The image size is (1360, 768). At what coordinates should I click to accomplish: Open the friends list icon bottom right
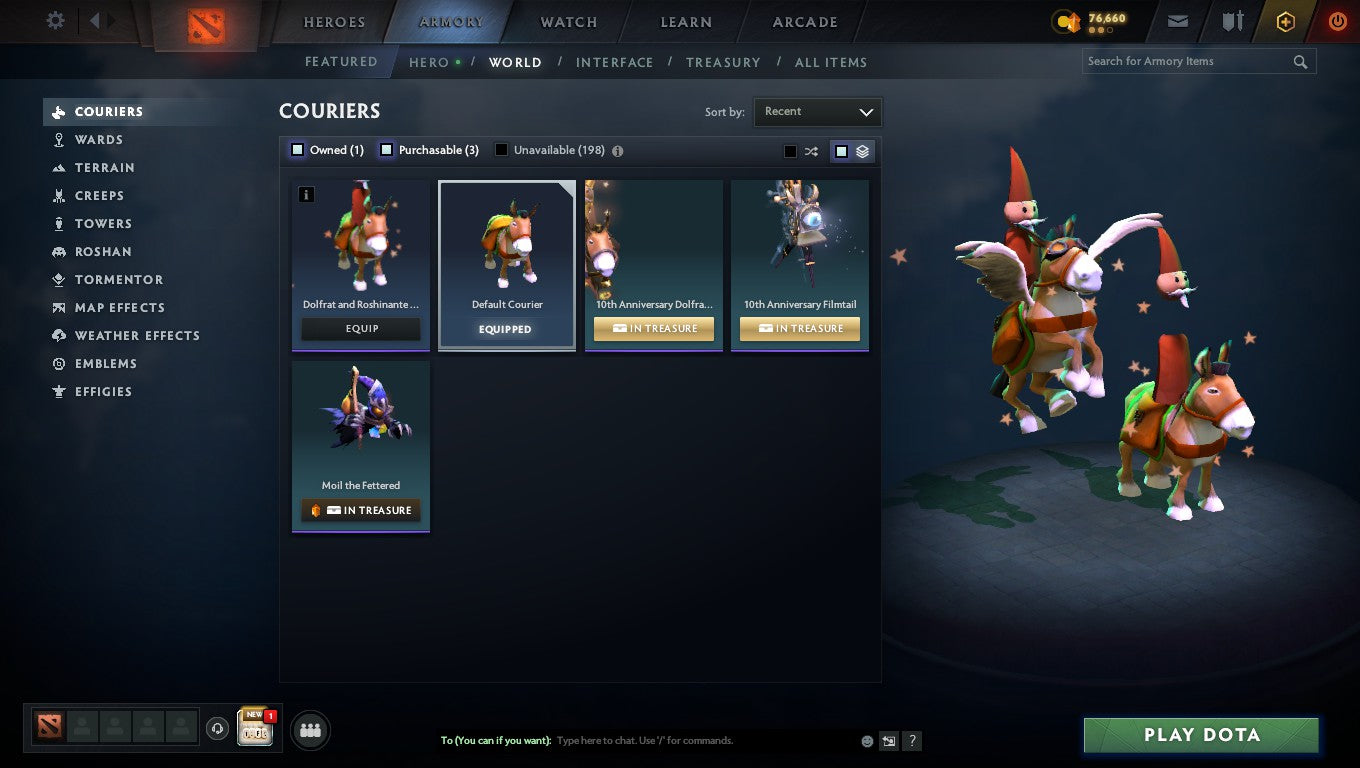click(310, 730)
